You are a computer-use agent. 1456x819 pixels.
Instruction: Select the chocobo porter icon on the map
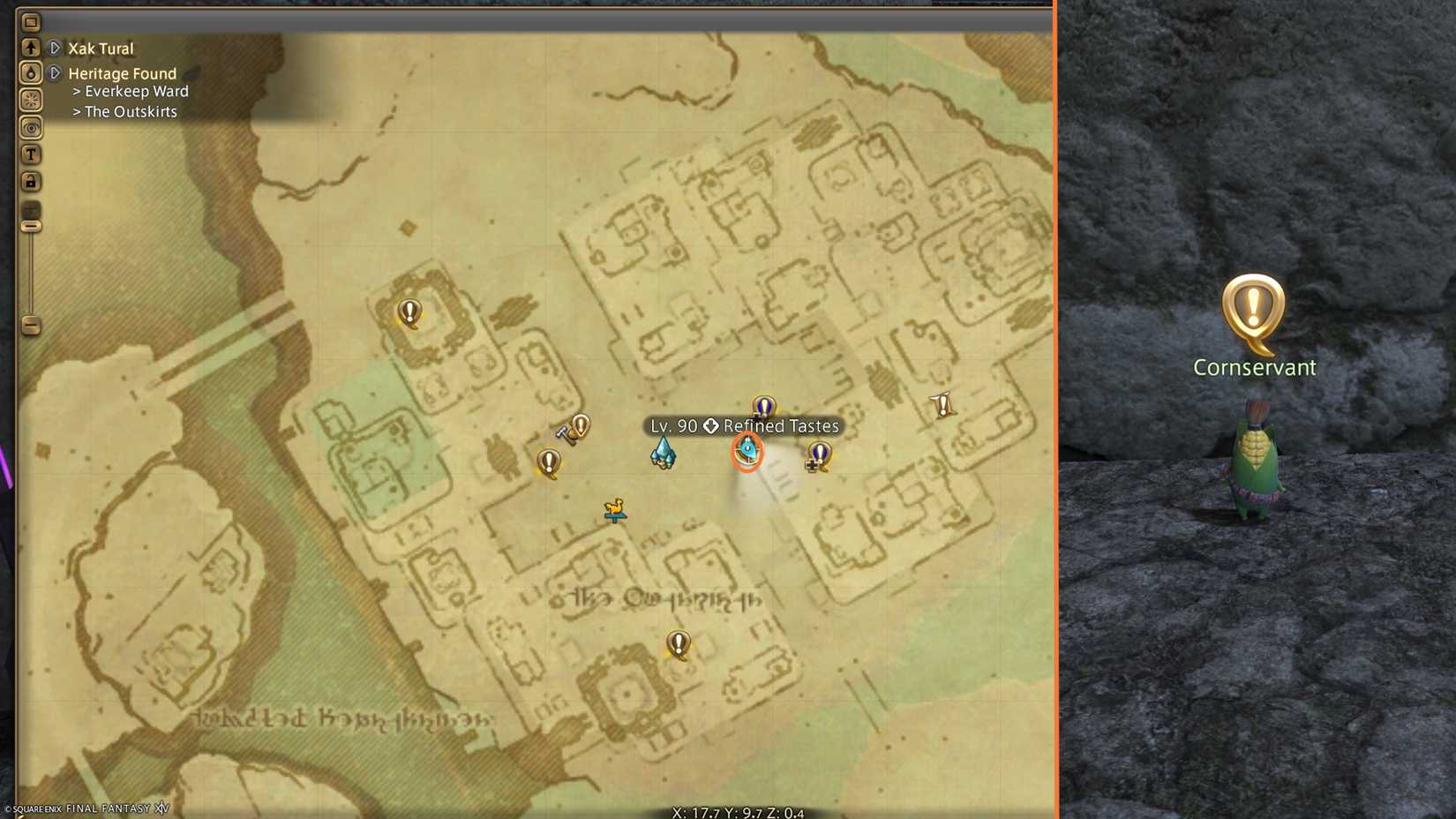pyautogui.click(x=616, y=510)
